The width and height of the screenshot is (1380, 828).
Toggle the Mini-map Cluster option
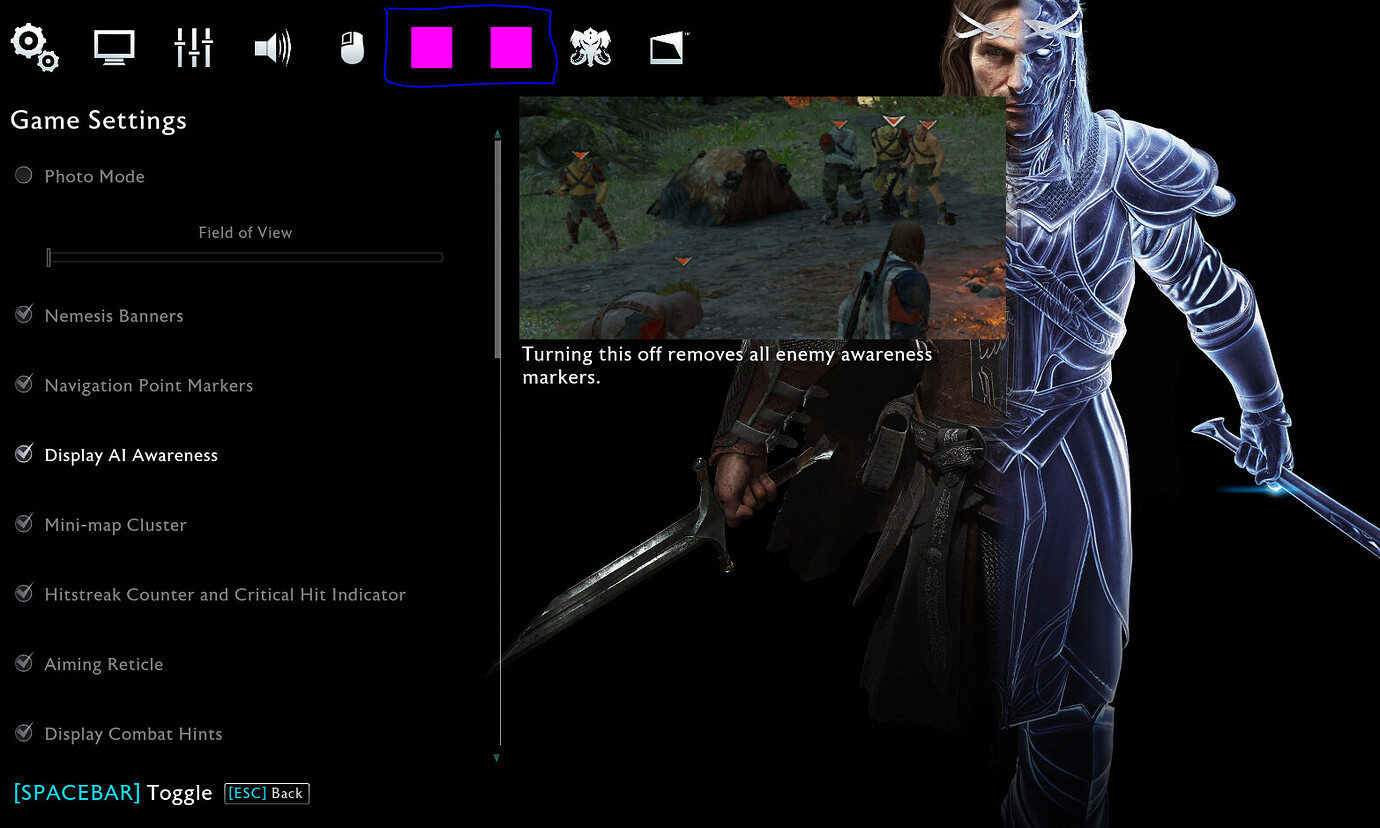[23, 523]
